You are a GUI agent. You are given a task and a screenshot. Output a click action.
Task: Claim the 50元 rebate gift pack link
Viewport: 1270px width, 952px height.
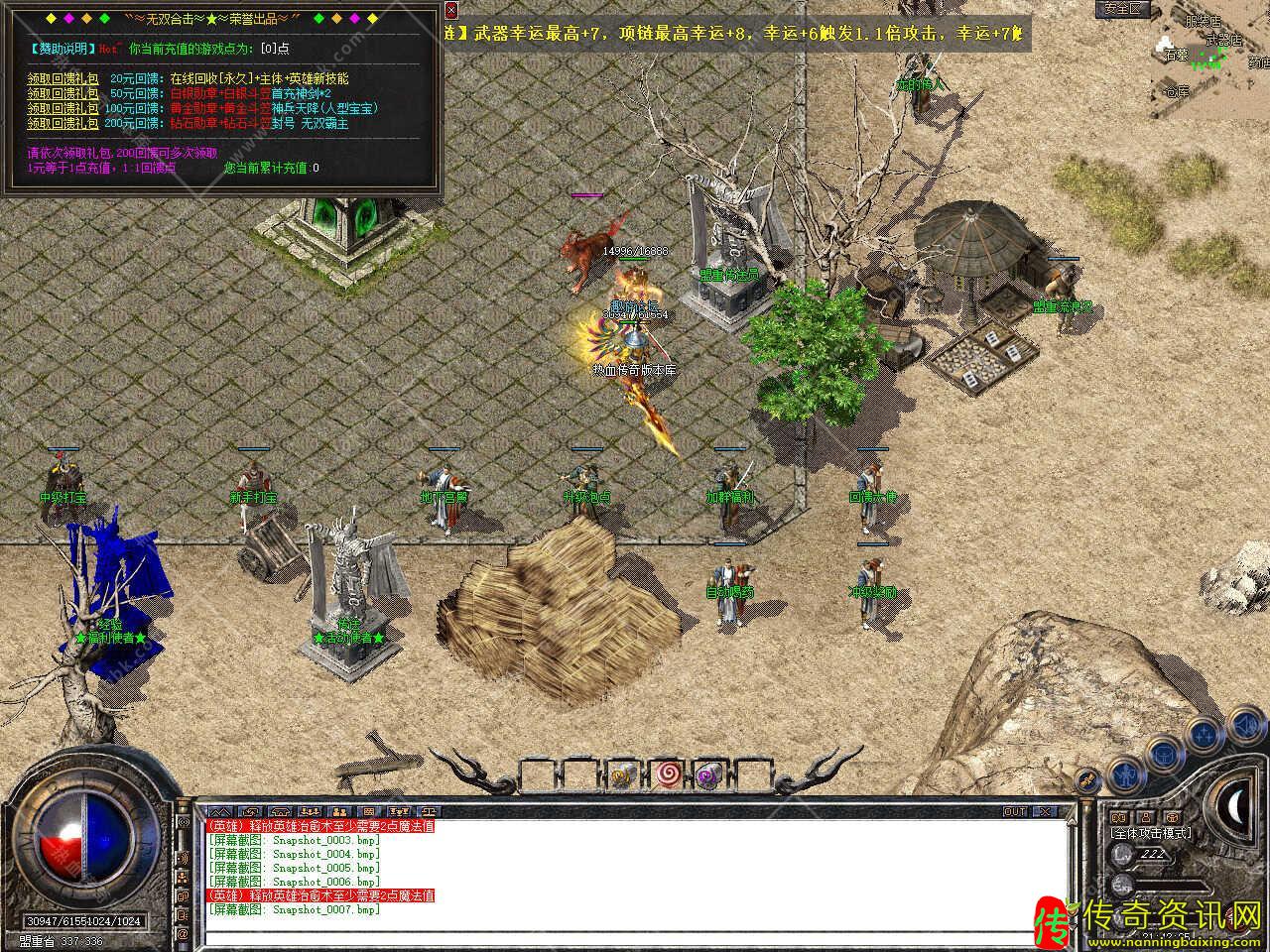tap(63, 93)
